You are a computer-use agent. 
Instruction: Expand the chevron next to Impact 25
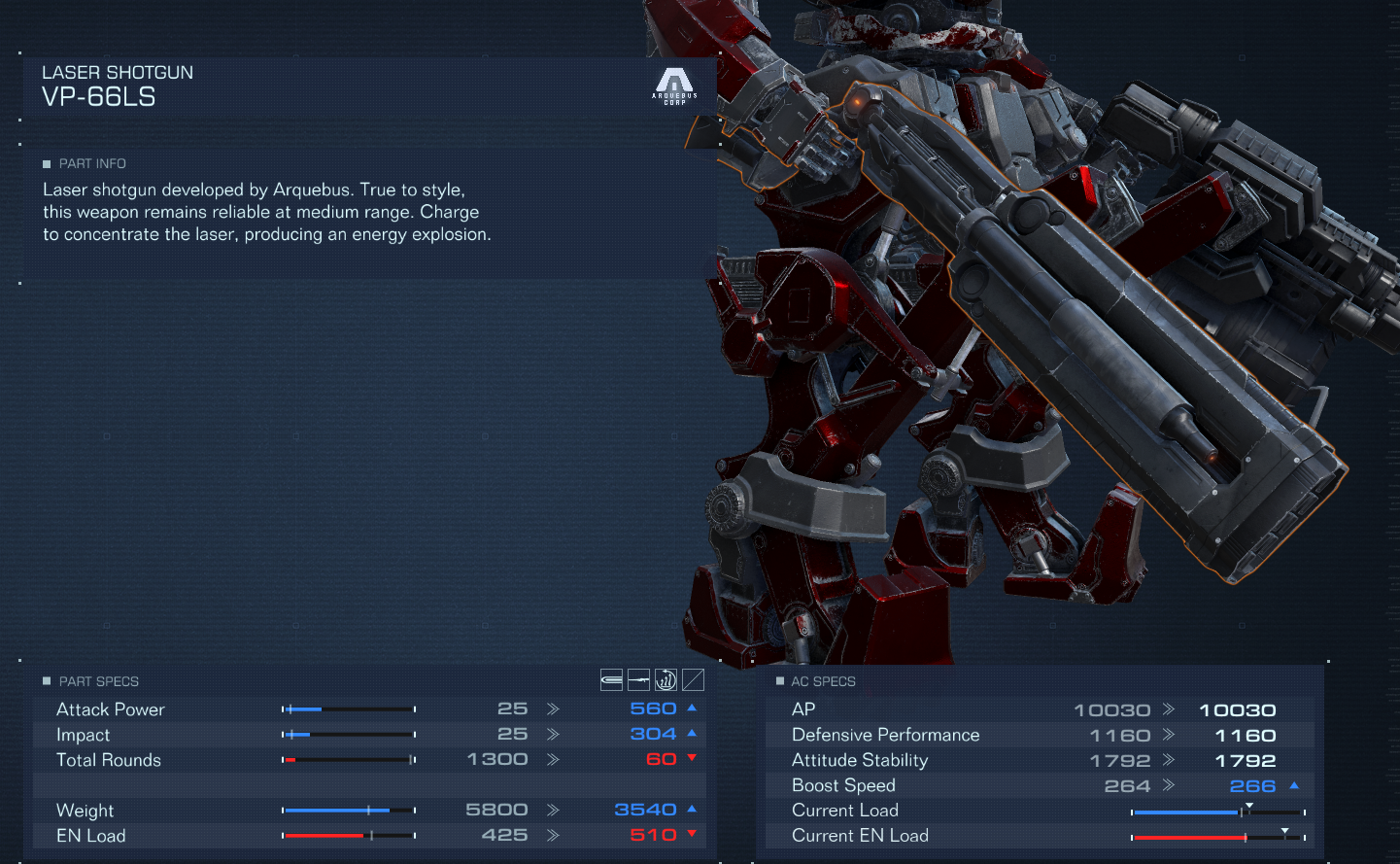[x=554, y=735]
